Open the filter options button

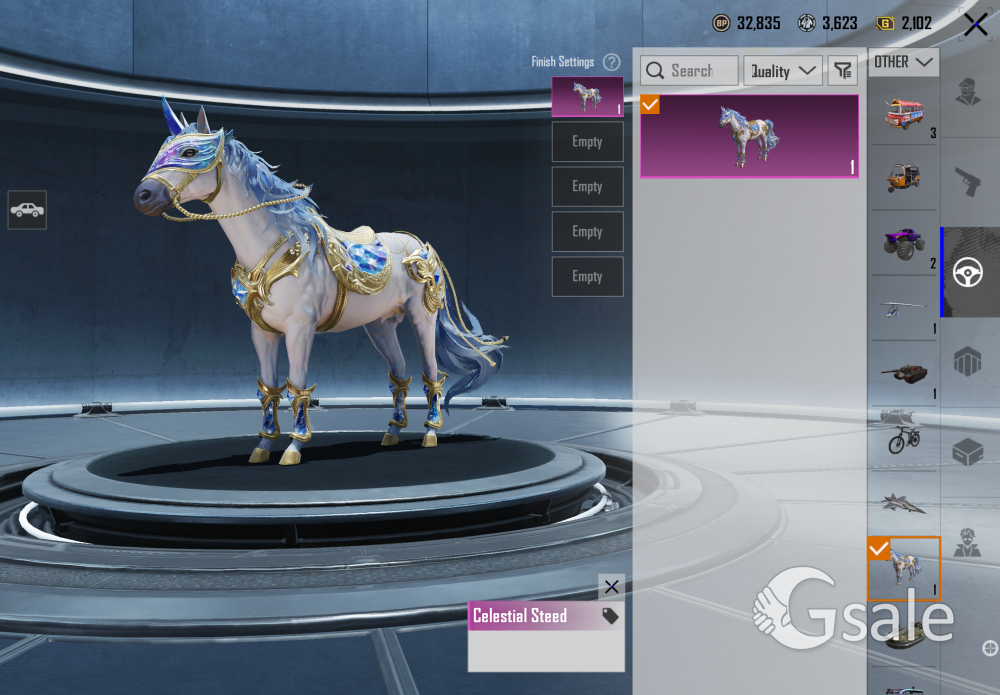(843, 71)
